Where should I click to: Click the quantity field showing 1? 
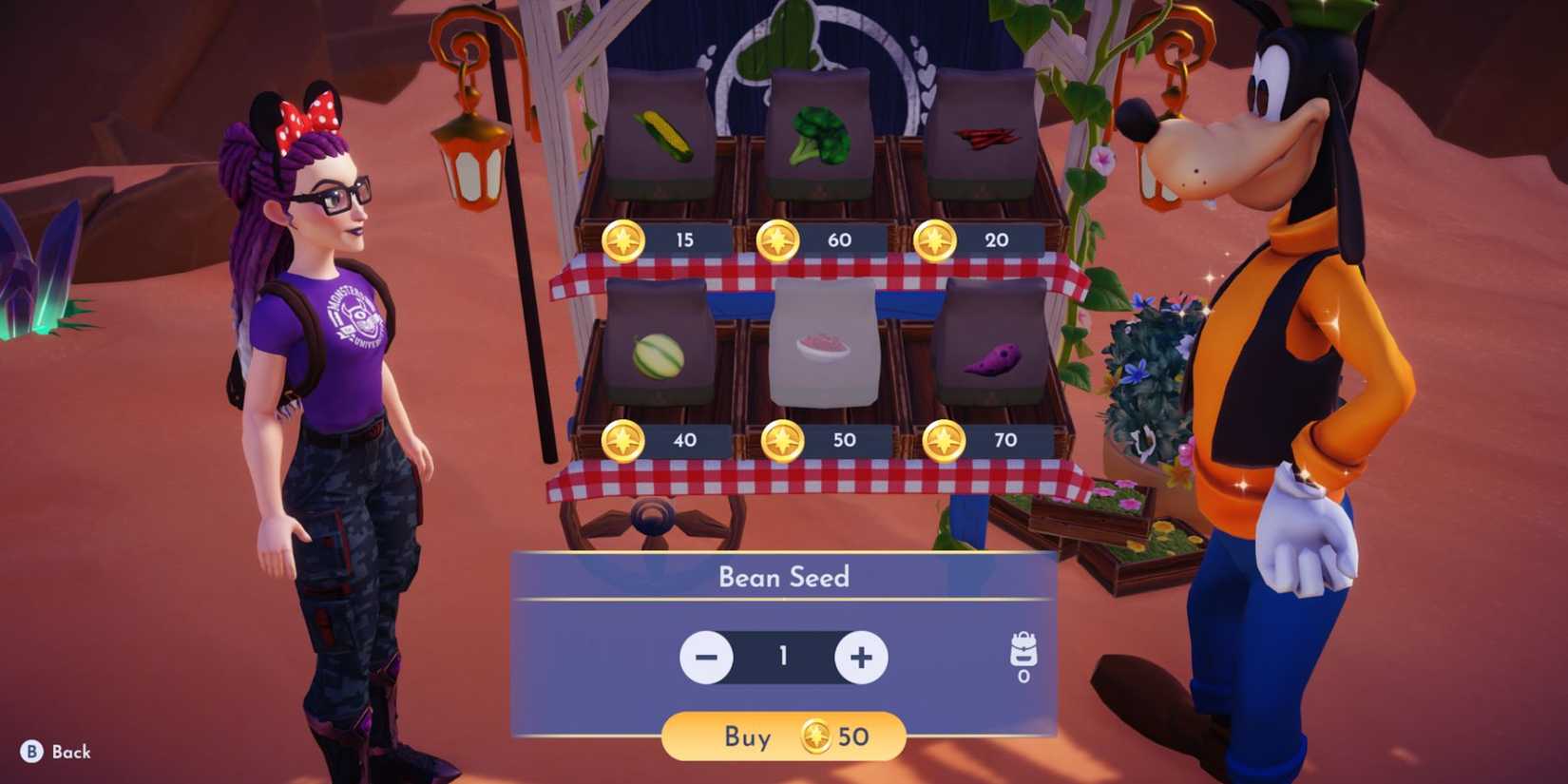point(782,656)
